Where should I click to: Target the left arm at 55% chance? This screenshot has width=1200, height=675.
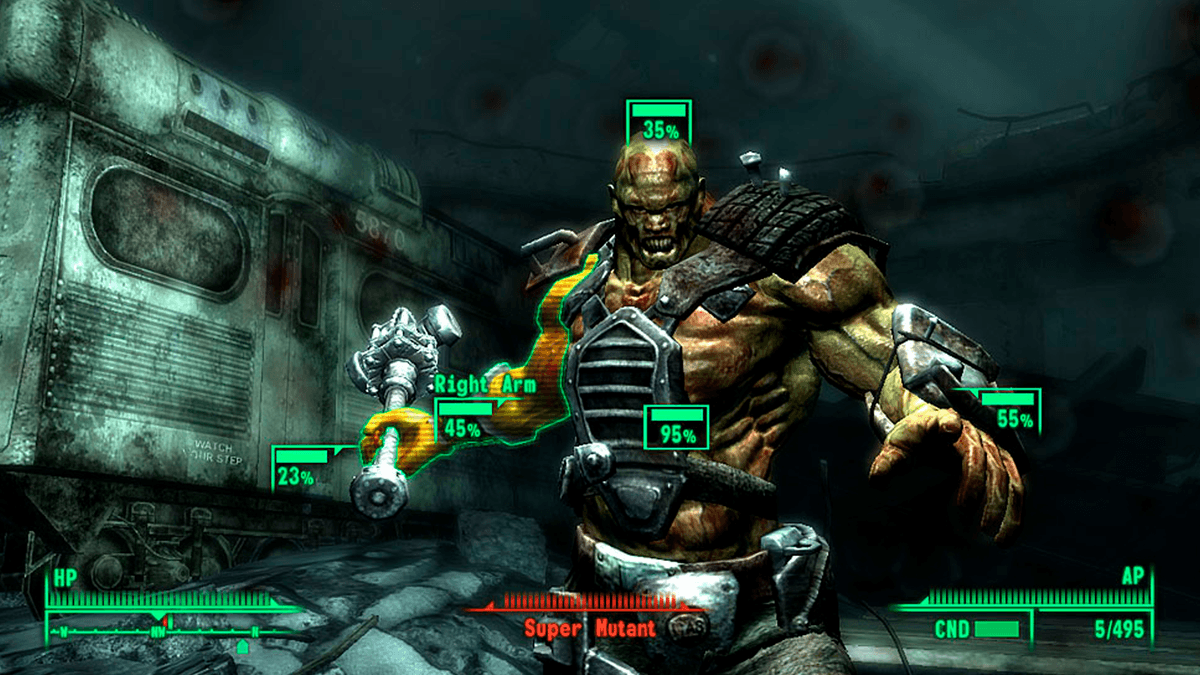[1010, 411]
